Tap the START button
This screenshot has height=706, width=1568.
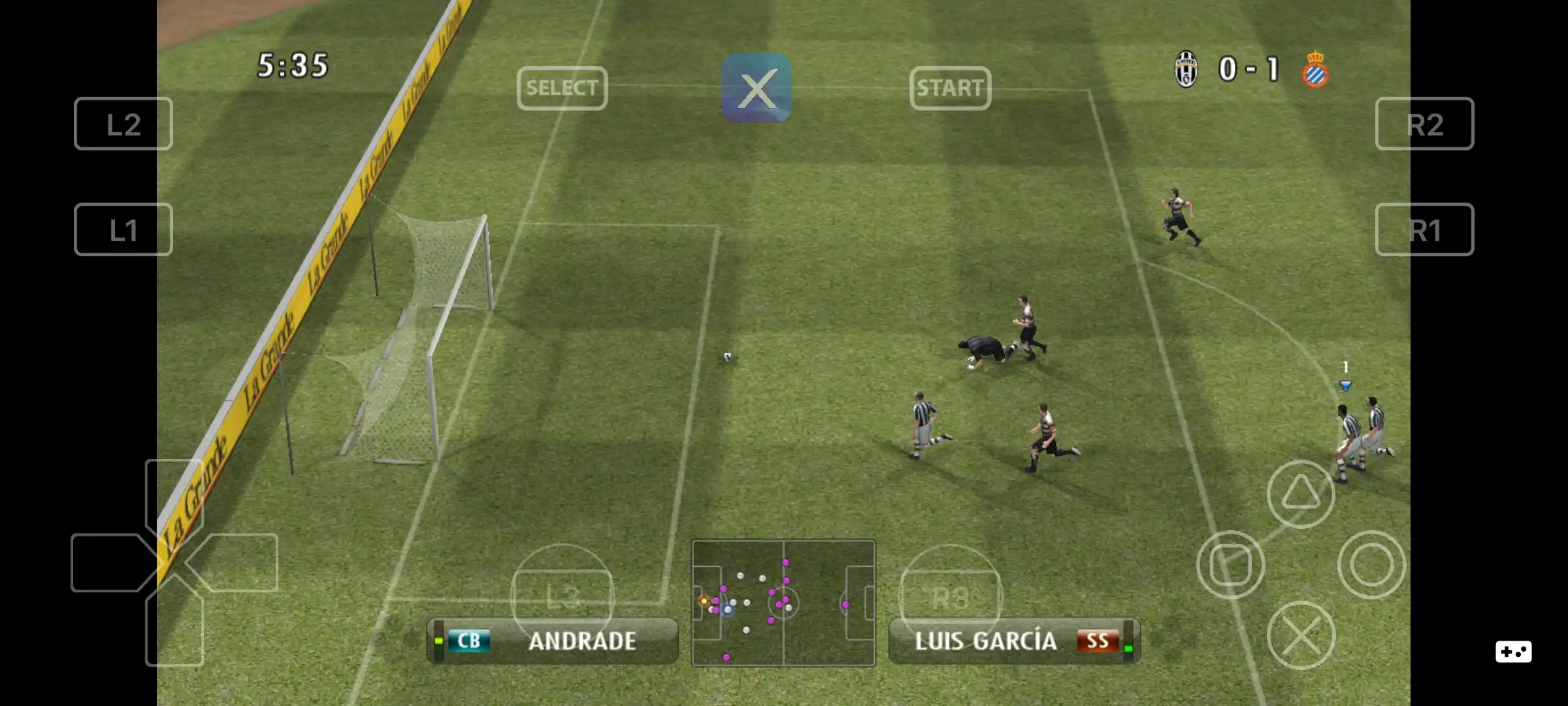951,88
